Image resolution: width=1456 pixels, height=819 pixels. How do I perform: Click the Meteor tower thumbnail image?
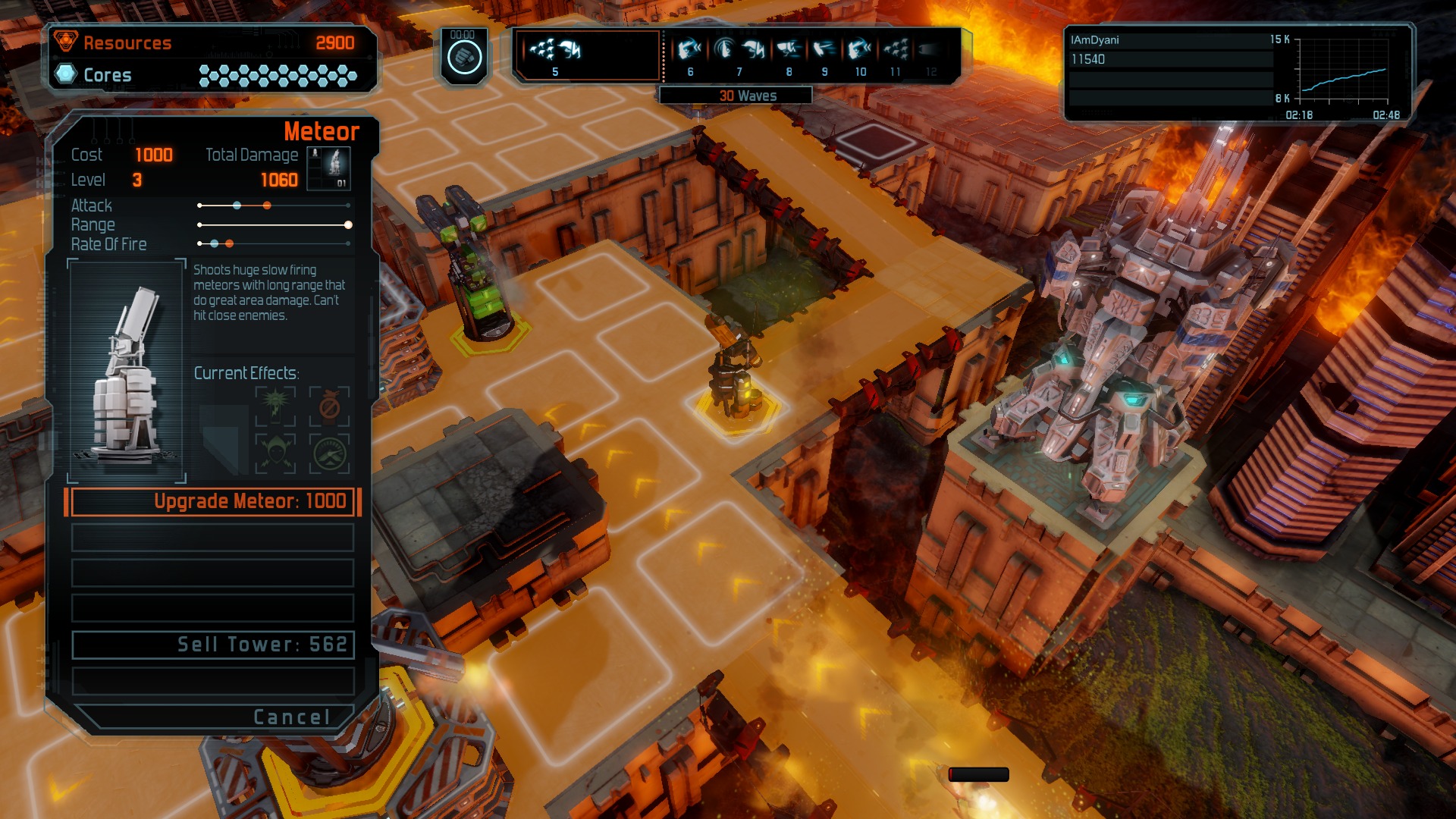pos(125,373)
